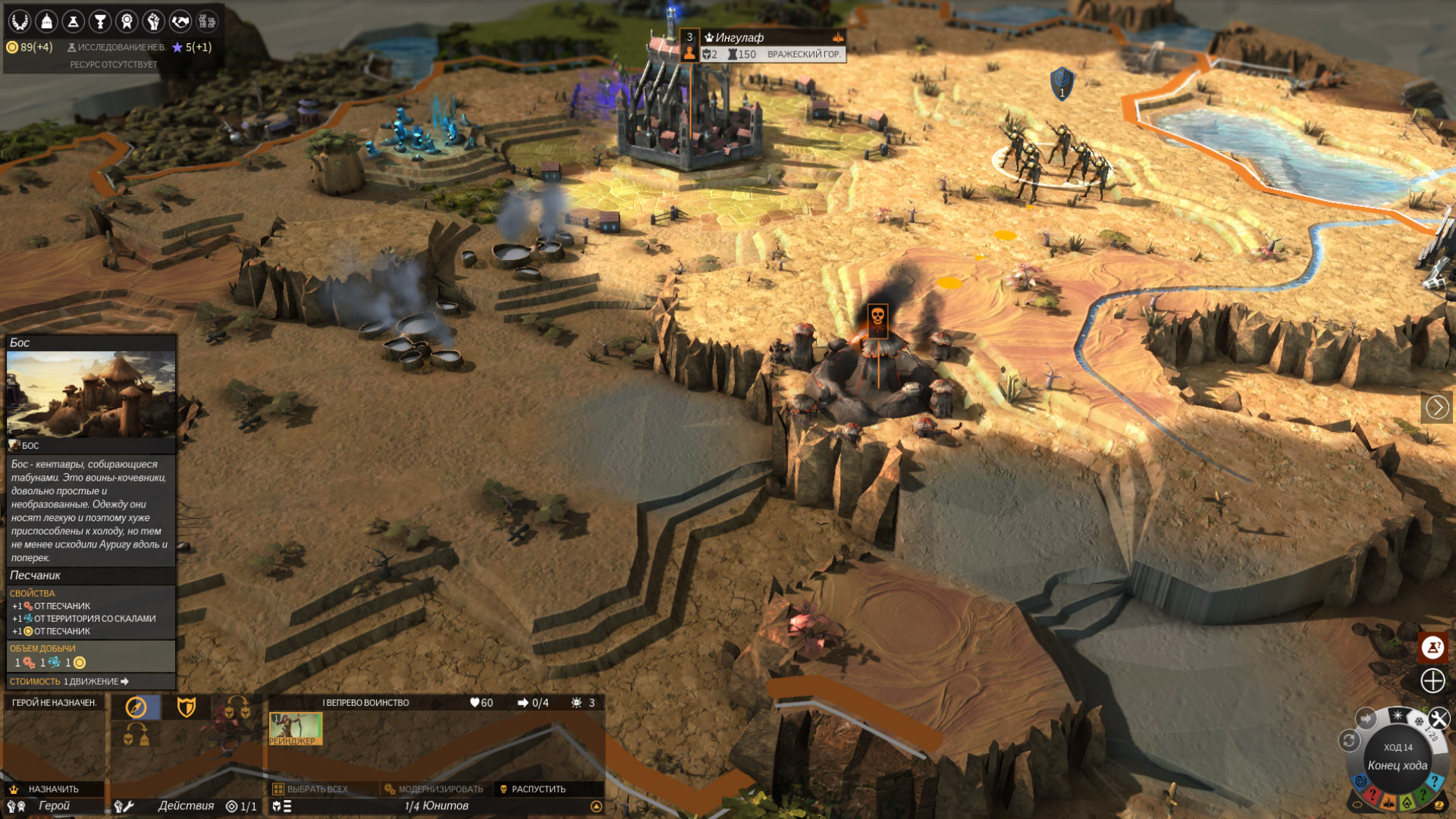This screenshot has height=819, width=1456.
Task: Open the quest chalice screen
Action: (100, 21)
